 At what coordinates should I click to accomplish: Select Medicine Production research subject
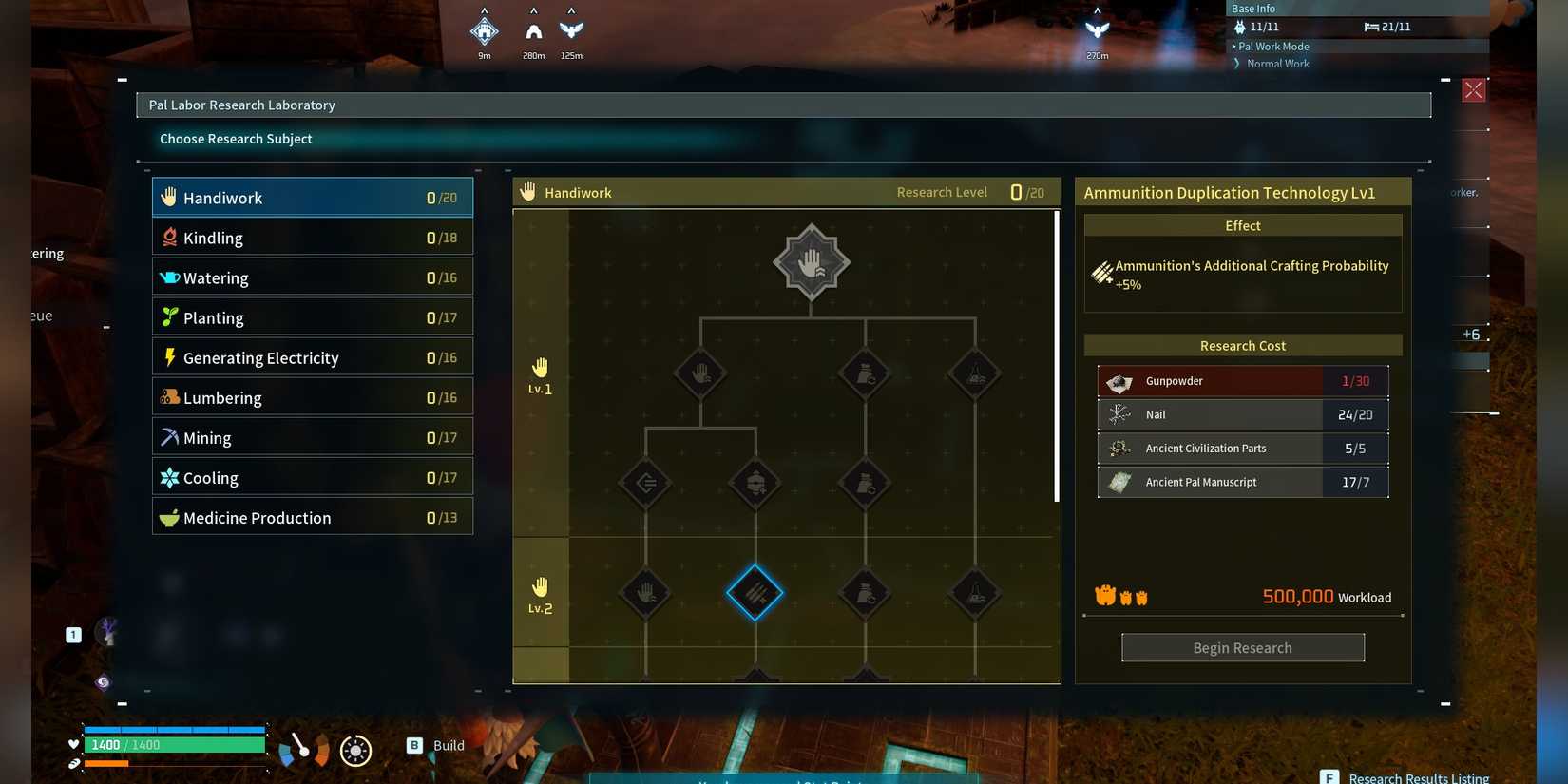coord(312,517)
